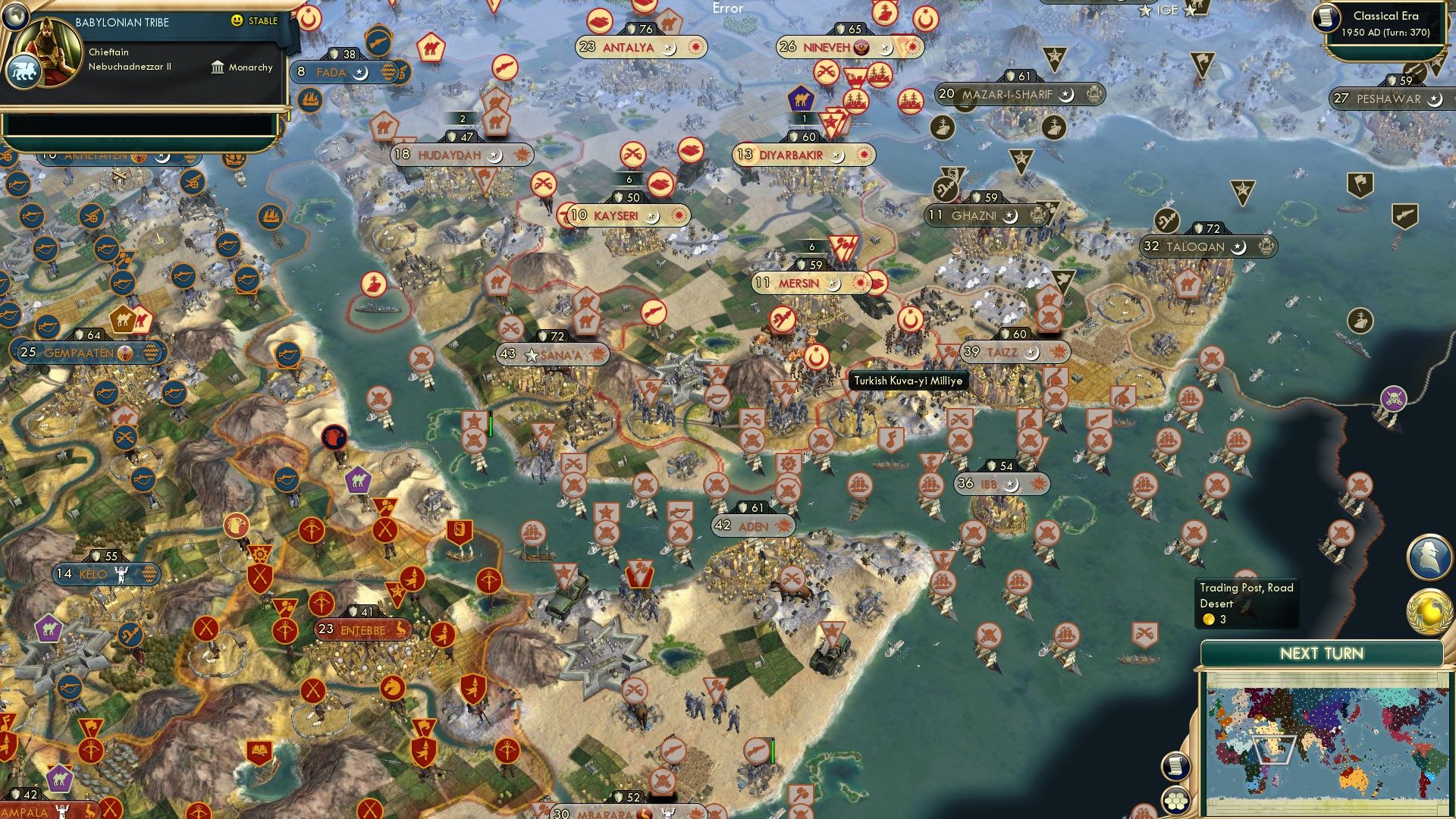Image resolution: width=1456 pixels, height=819 pixels.
Task: Click the Monarchy government icon
Action: pos(216,67)
